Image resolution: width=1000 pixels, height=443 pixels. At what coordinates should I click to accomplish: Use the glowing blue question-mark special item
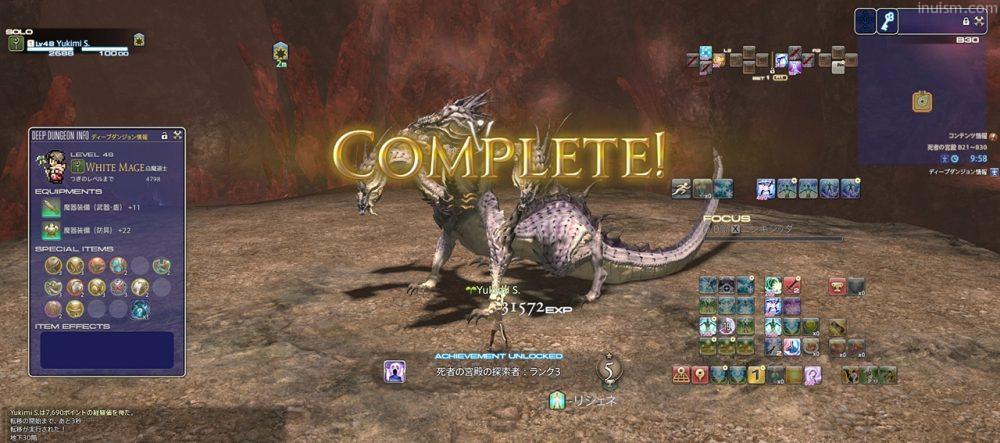(141, 309)
